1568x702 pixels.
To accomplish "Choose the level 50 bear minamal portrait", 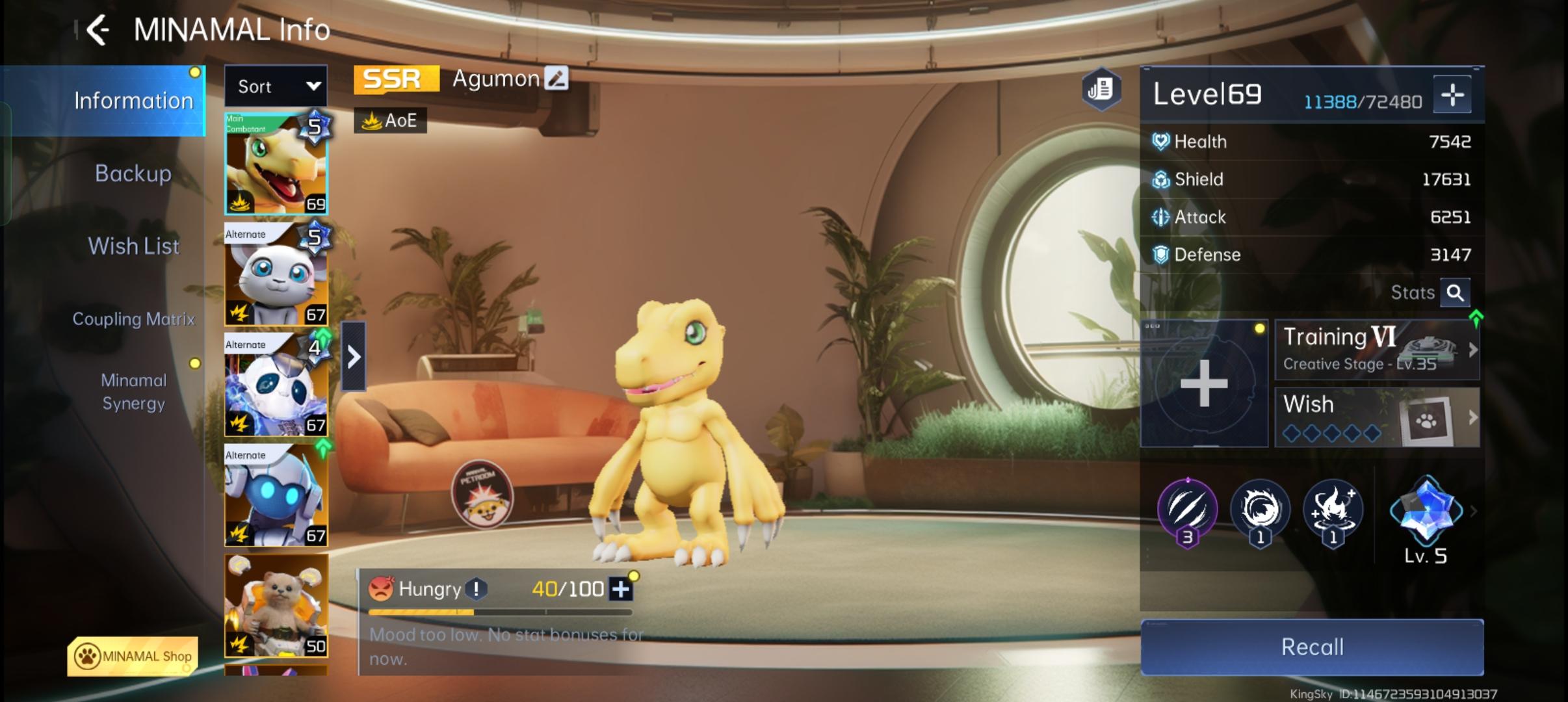I will tap(276, 606).
